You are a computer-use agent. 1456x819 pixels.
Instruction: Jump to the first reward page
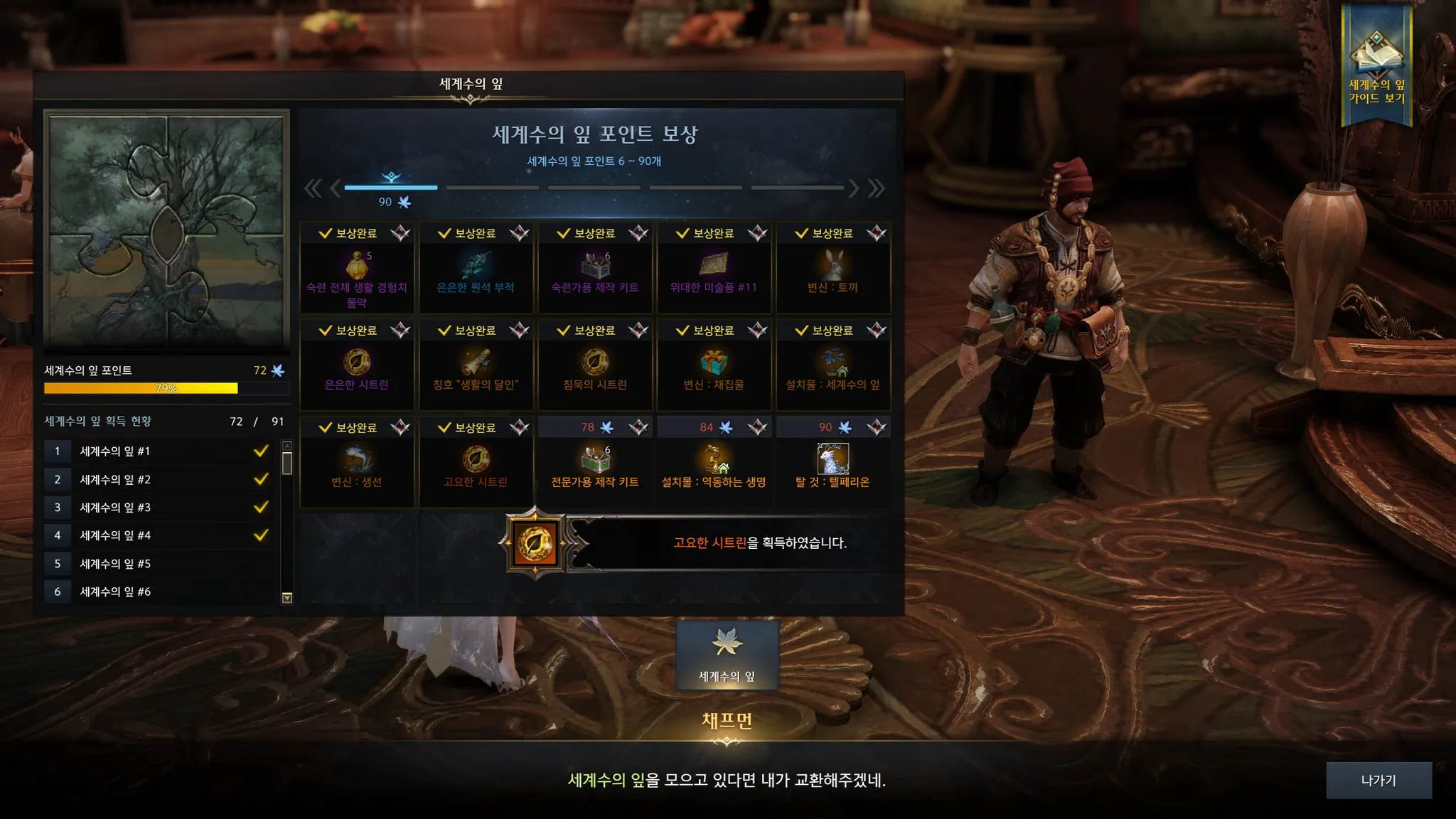(312, 188)
